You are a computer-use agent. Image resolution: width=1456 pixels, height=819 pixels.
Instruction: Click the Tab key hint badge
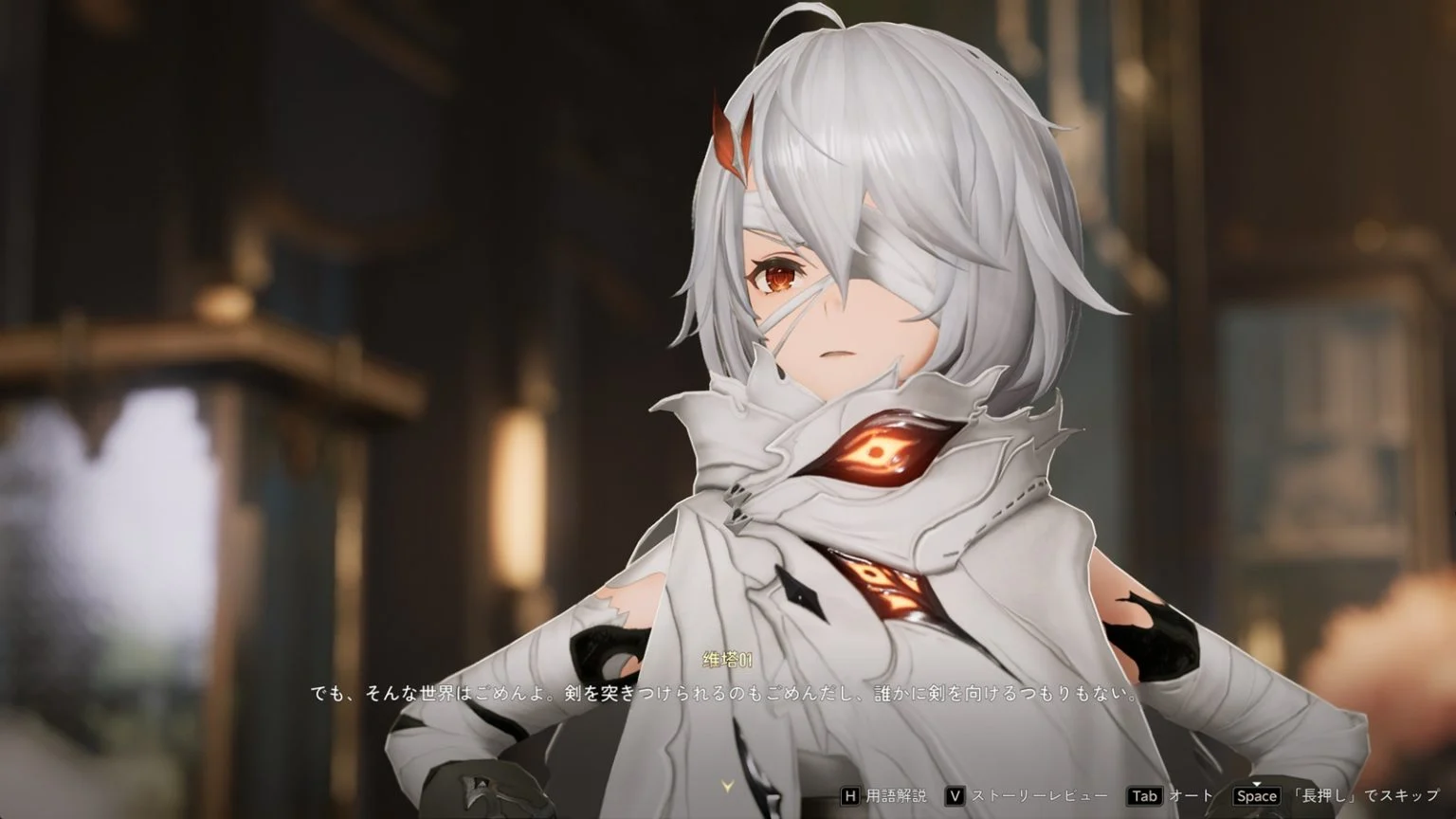[x=1145, y=796]
